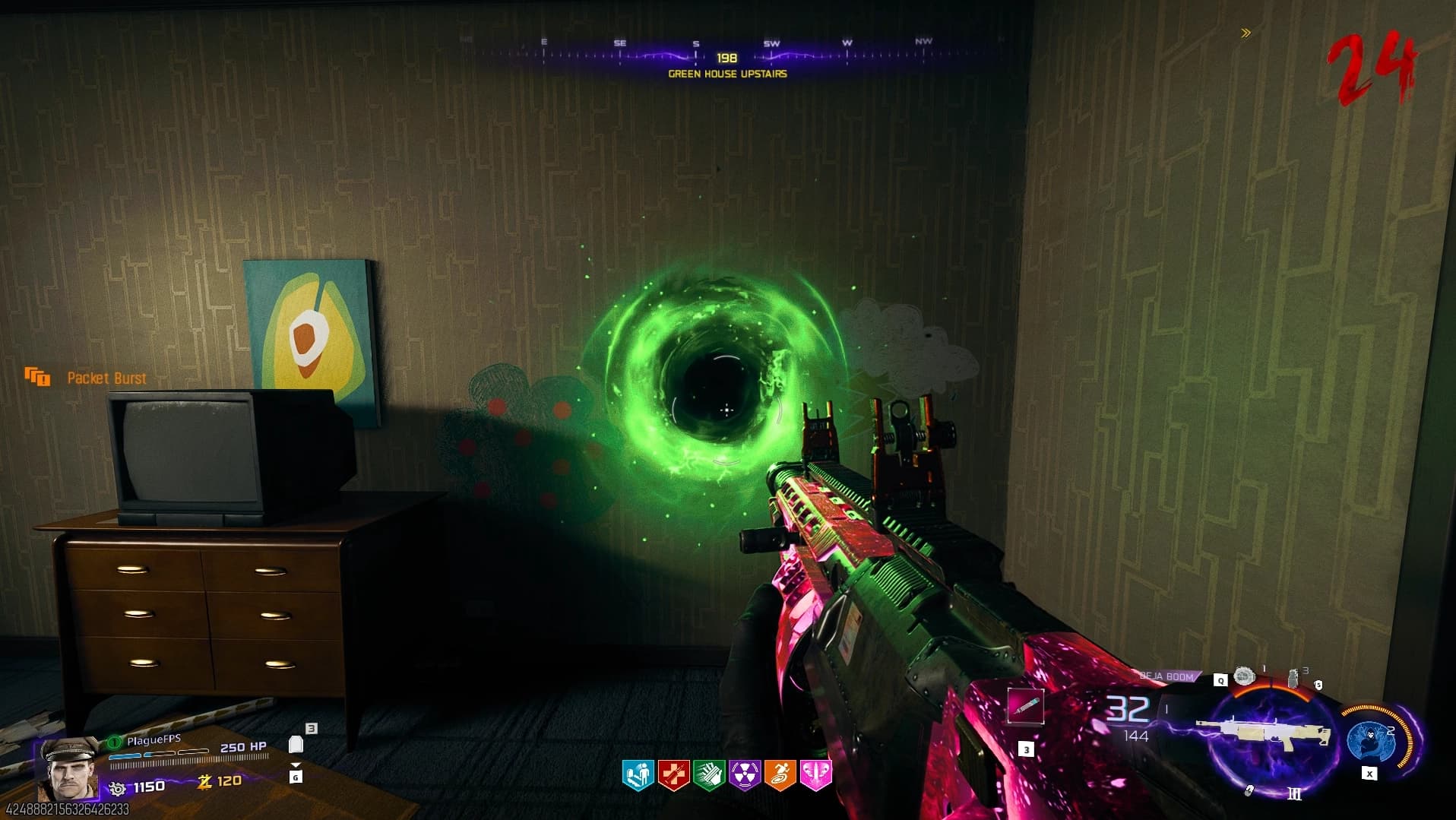Click the pink Elemental Pop perk icon

pyautogui.click(x=815, y=774)
